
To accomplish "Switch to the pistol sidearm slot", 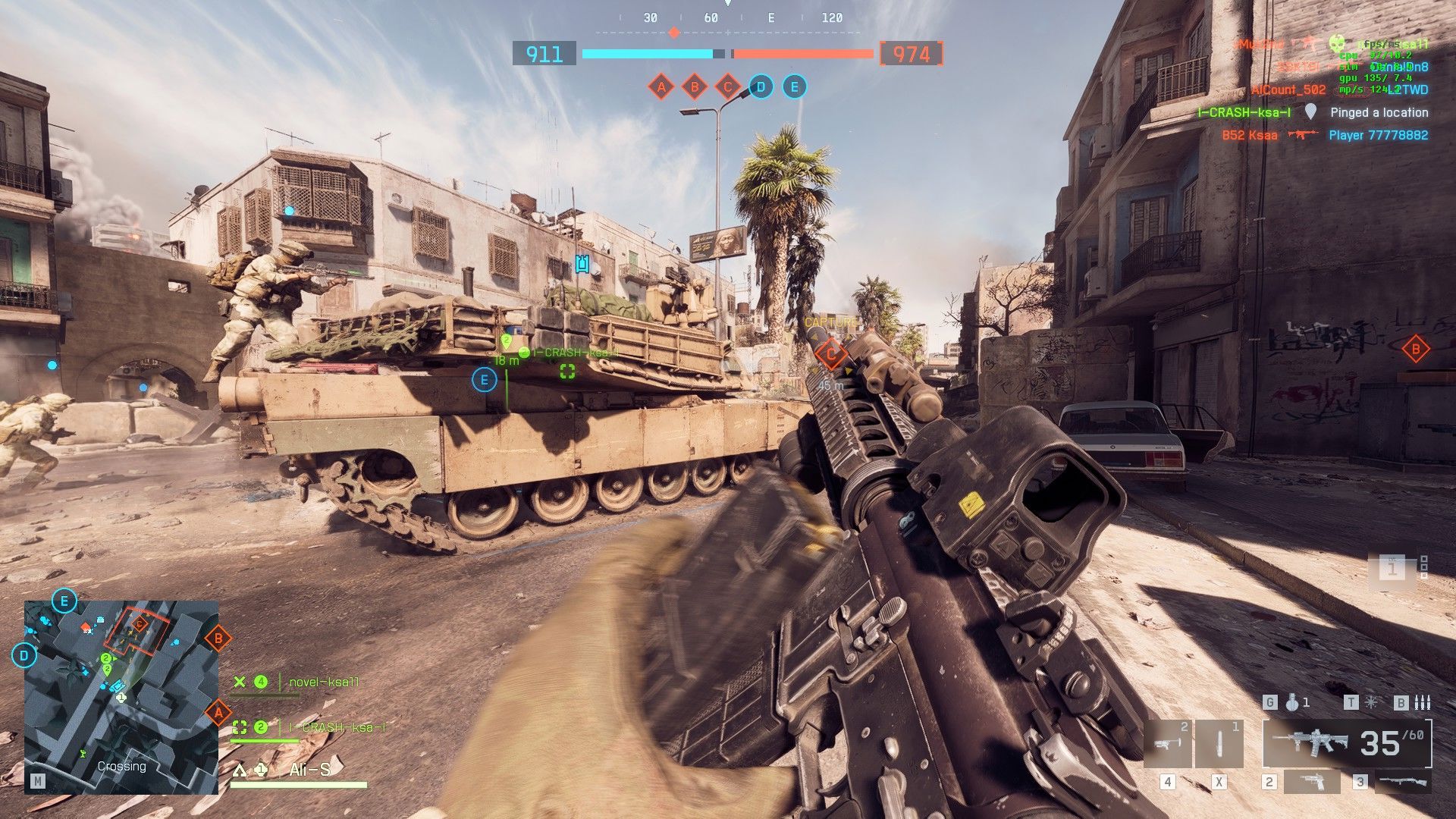I will (x=1311, y=782).
